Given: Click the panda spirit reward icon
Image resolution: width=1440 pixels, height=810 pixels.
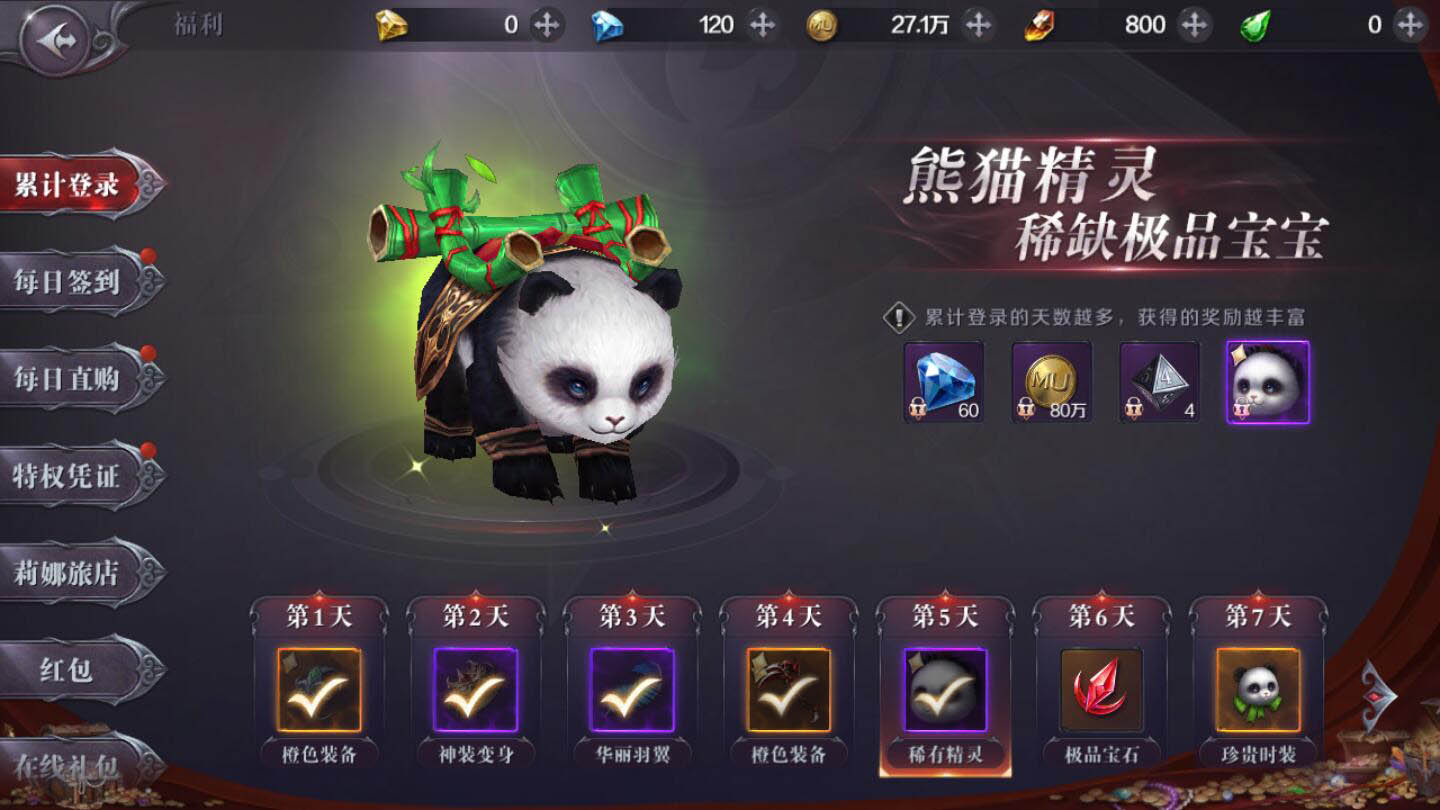Looking at the screenshot, I should [1267, 382].
